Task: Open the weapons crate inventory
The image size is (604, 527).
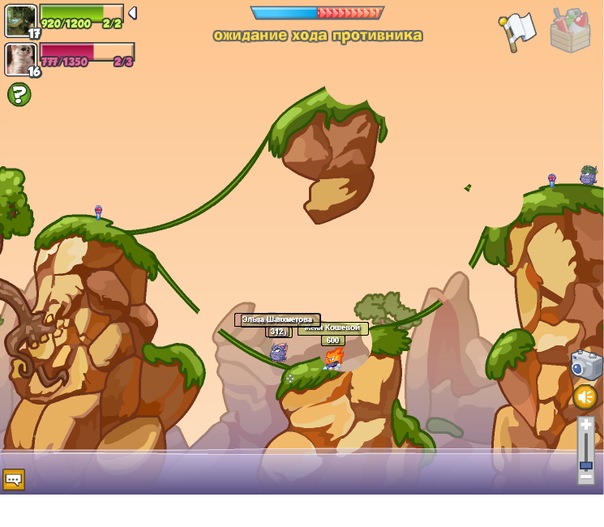Action: point(572,30)
